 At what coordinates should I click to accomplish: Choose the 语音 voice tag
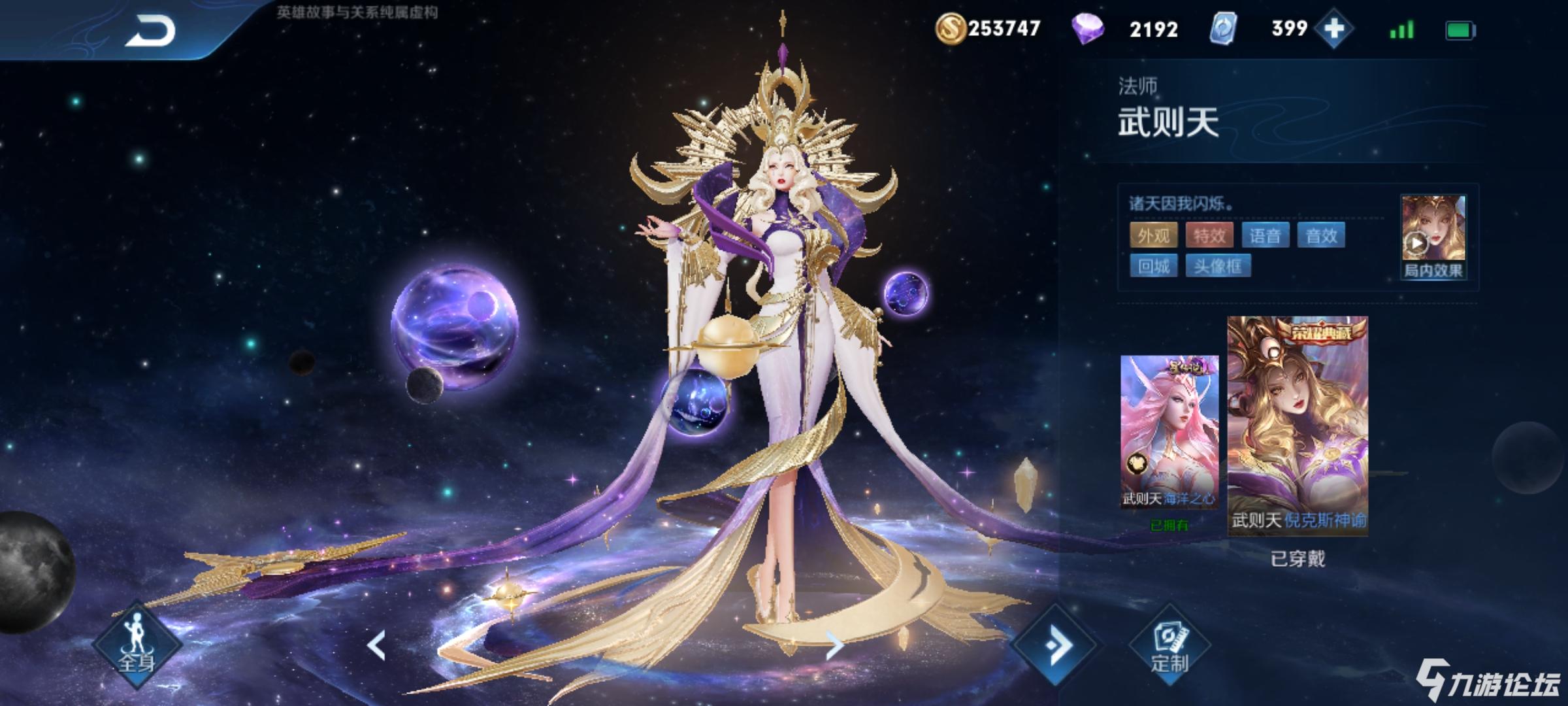pyautogui.click(x=1265, y=235)
